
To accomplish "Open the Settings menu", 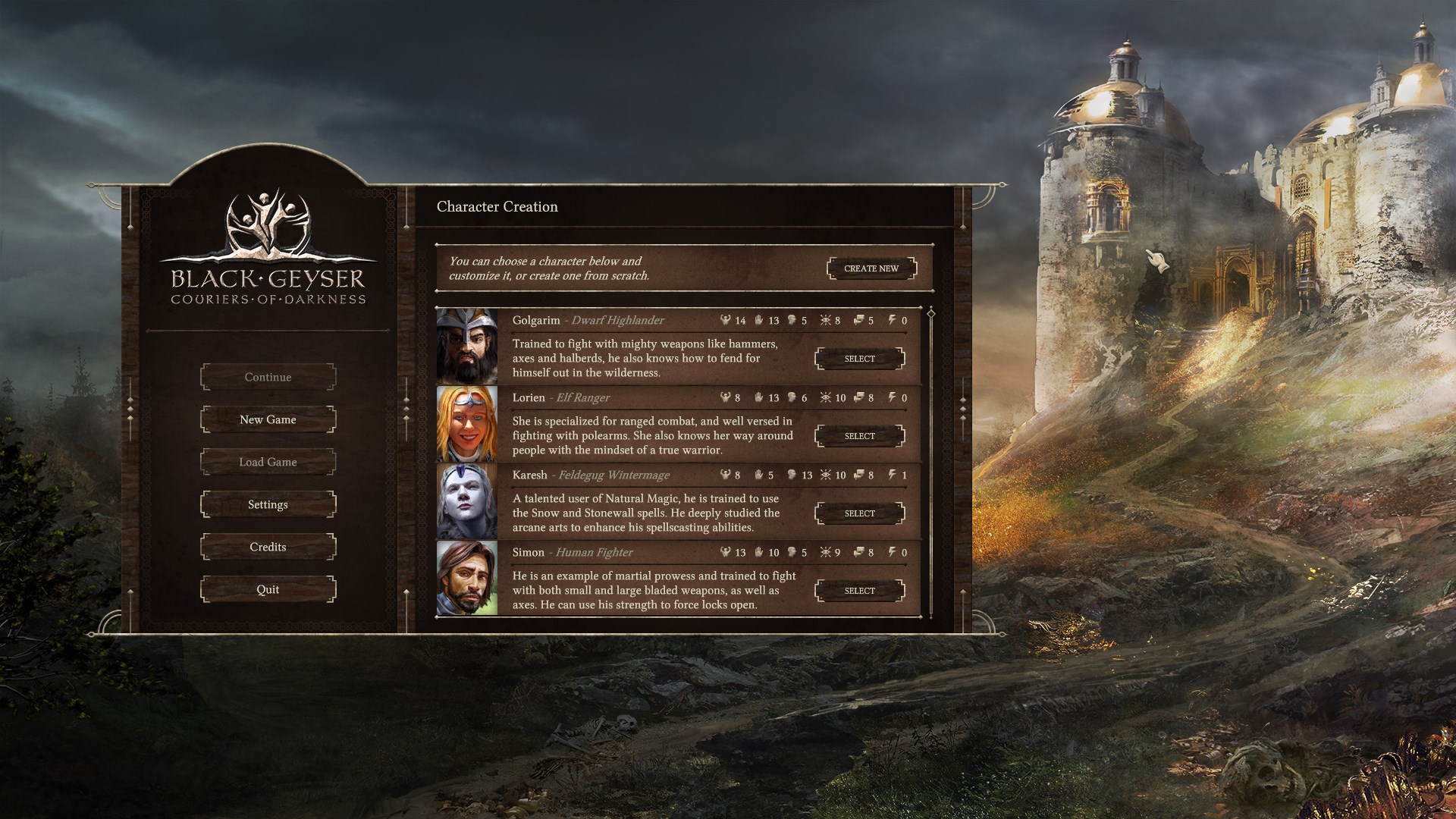I will coord(268,504).
